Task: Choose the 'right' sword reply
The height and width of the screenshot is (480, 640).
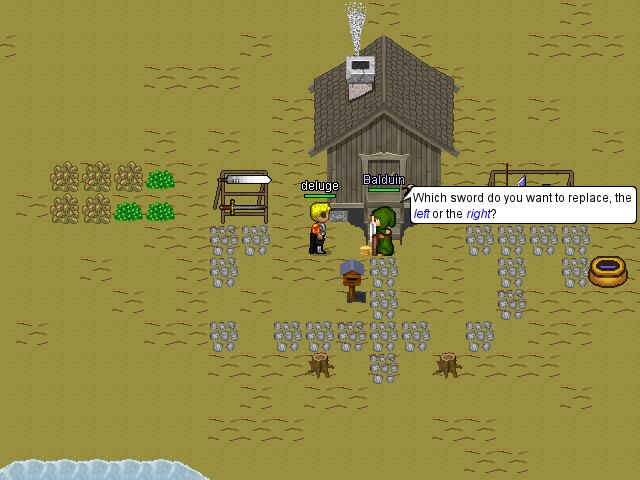Action: (478, 214)
